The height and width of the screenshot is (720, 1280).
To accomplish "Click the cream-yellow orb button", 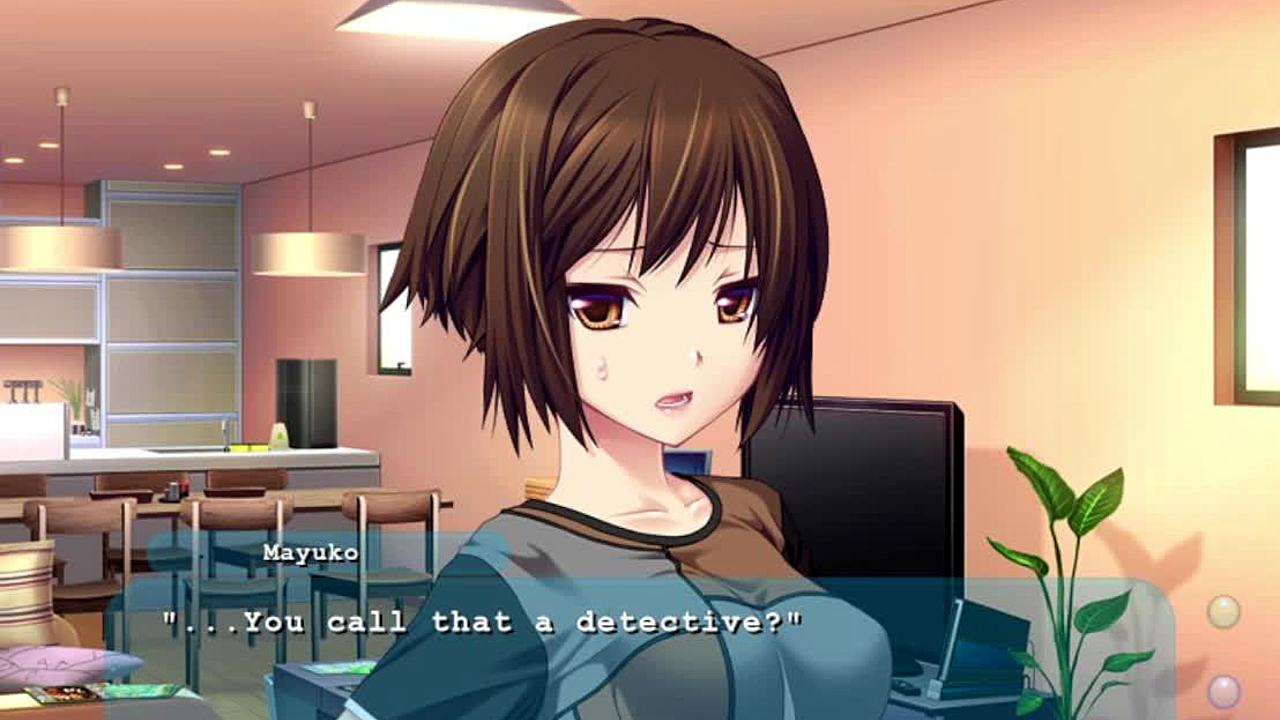I will [1223, 611].
